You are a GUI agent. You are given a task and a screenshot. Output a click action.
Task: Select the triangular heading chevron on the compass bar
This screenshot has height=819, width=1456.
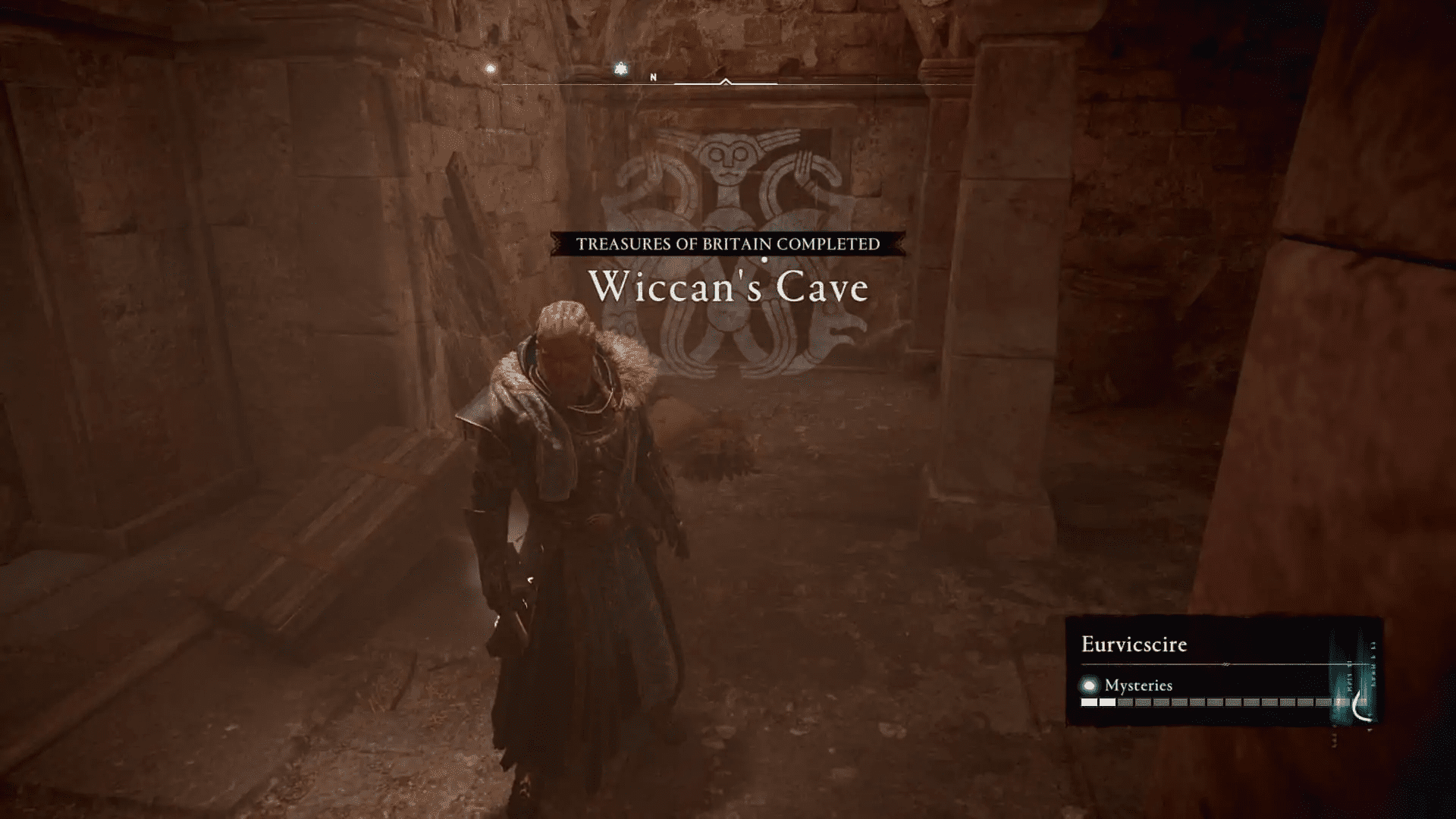tap(725, 81)
